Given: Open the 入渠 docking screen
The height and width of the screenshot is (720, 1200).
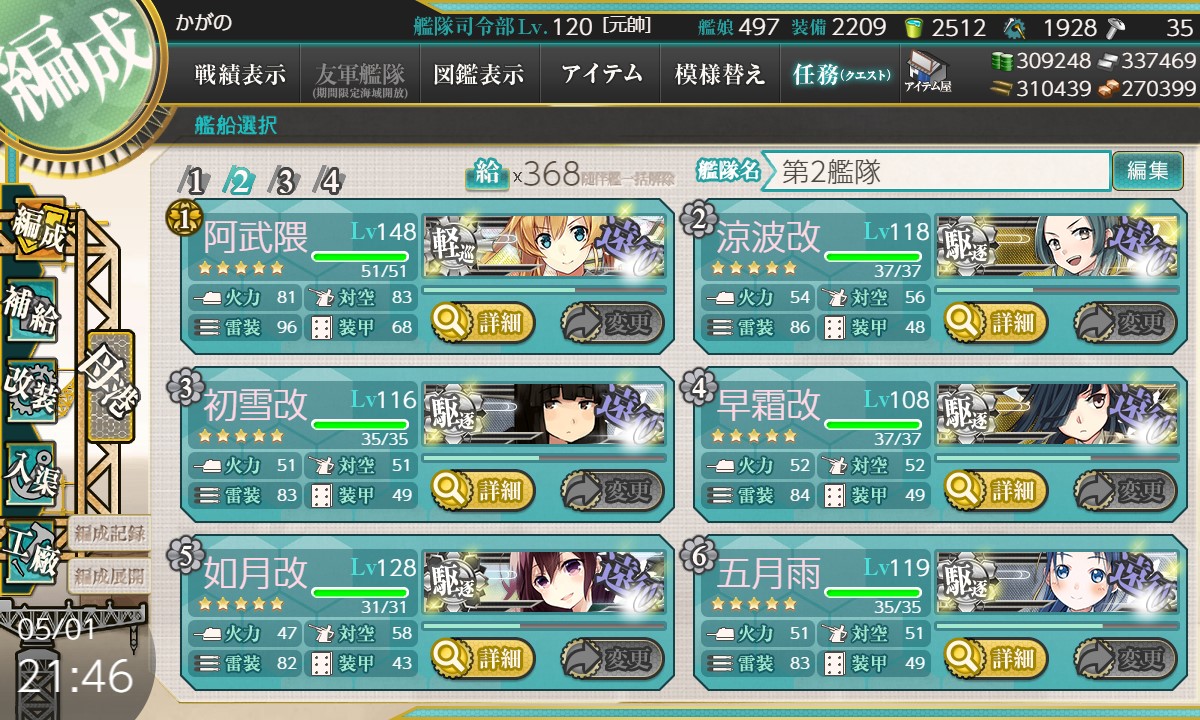Looking at the screenshot, I should pos(31,469).
